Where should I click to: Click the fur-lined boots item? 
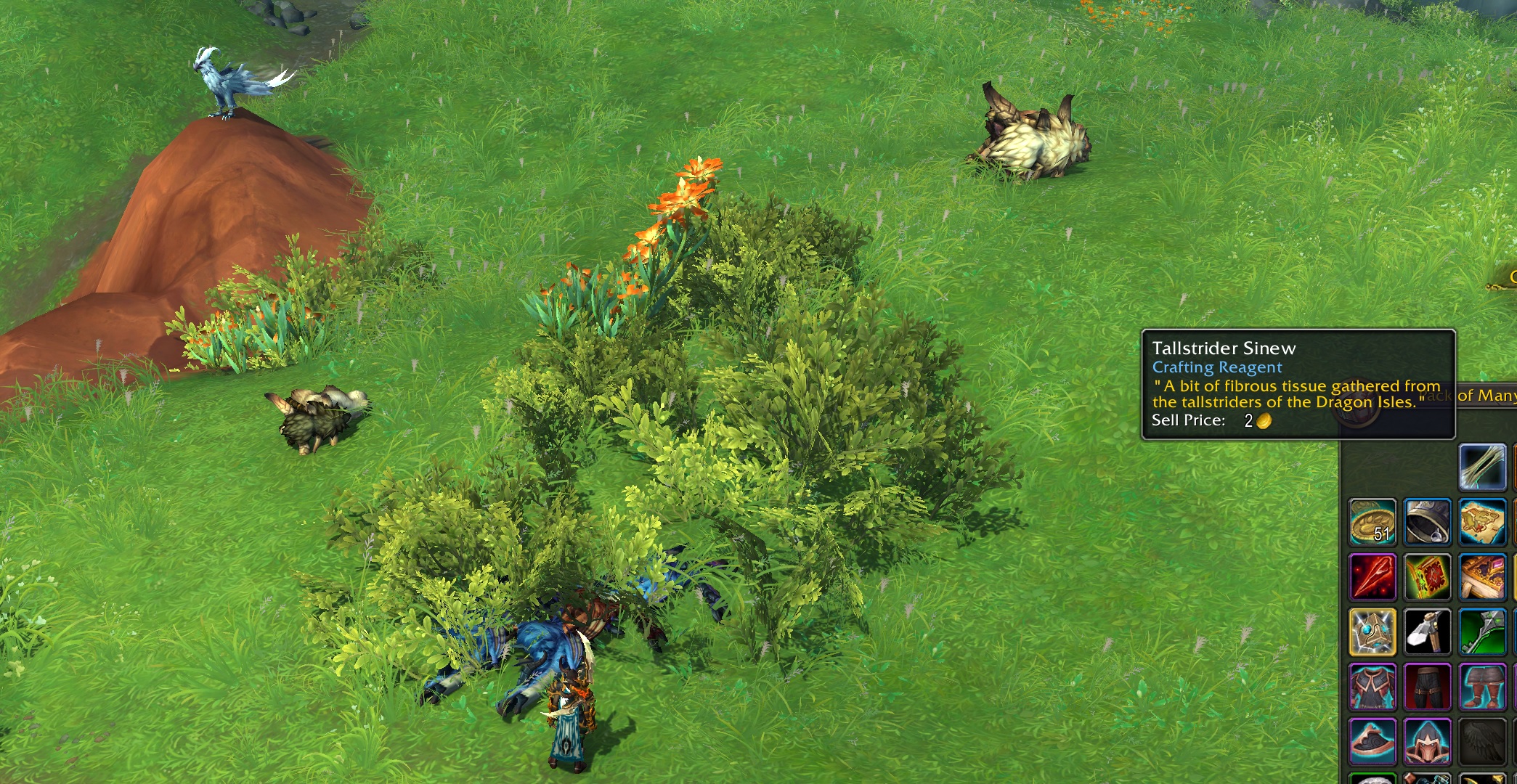[x=1483, y=687]
